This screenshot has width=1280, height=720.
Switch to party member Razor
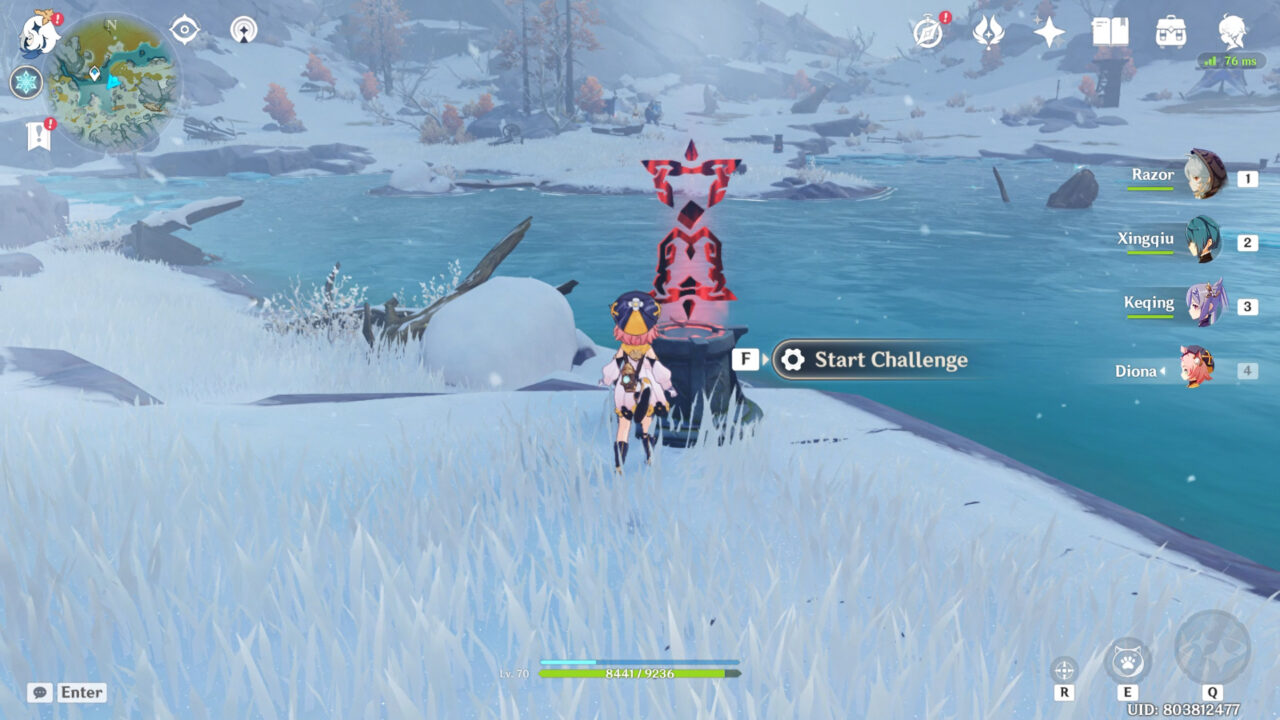click(x=1204, y=175)
